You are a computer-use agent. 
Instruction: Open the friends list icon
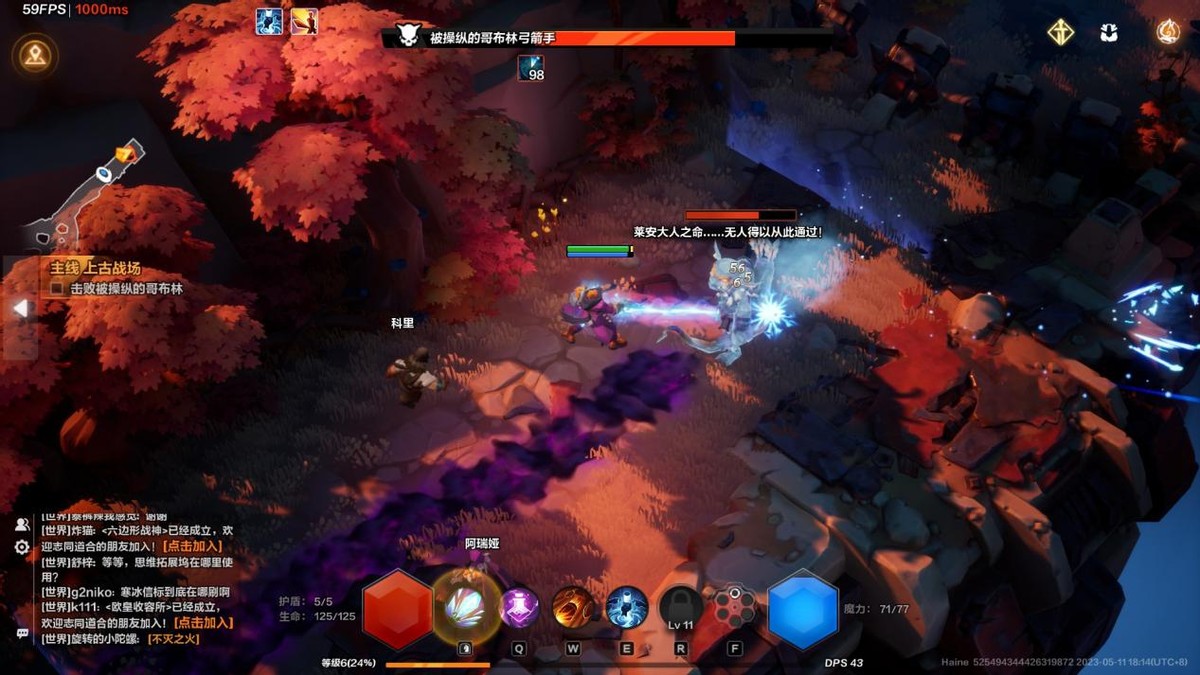click(22, 524)
